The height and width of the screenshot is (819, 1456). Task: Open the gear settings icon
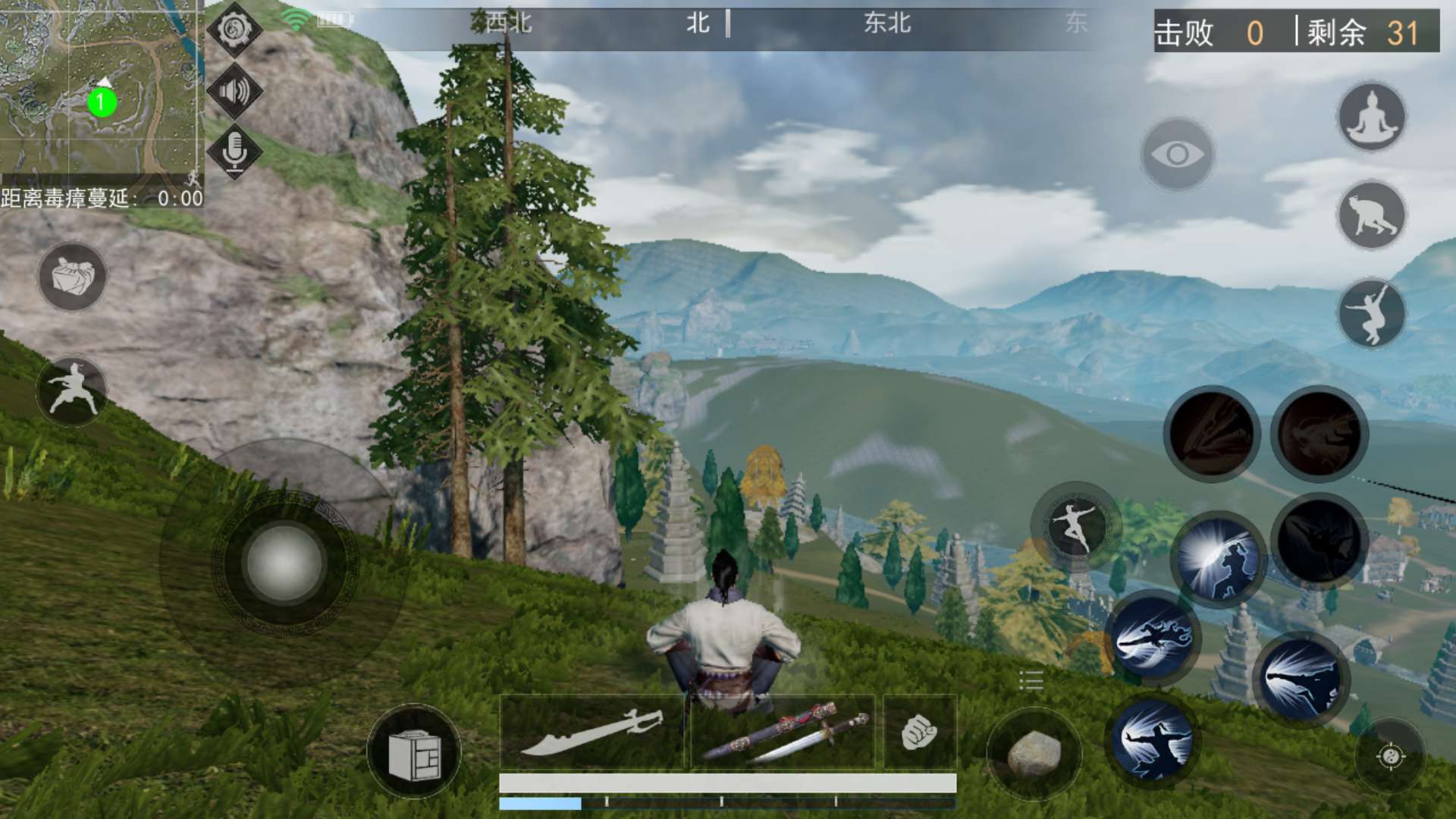[x=234, y=29]
